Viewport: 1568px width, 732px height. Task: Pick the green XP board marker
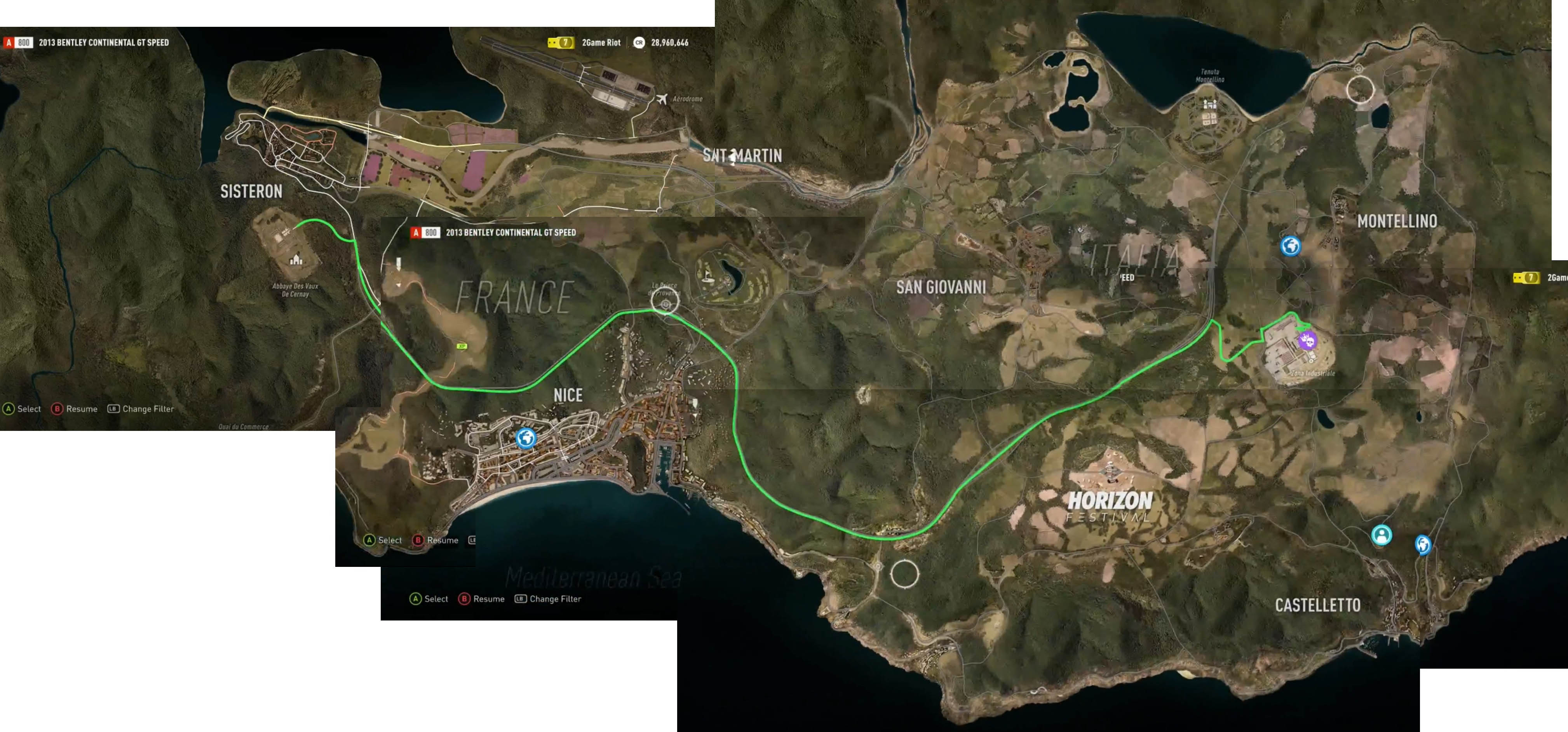pos(462,346)
